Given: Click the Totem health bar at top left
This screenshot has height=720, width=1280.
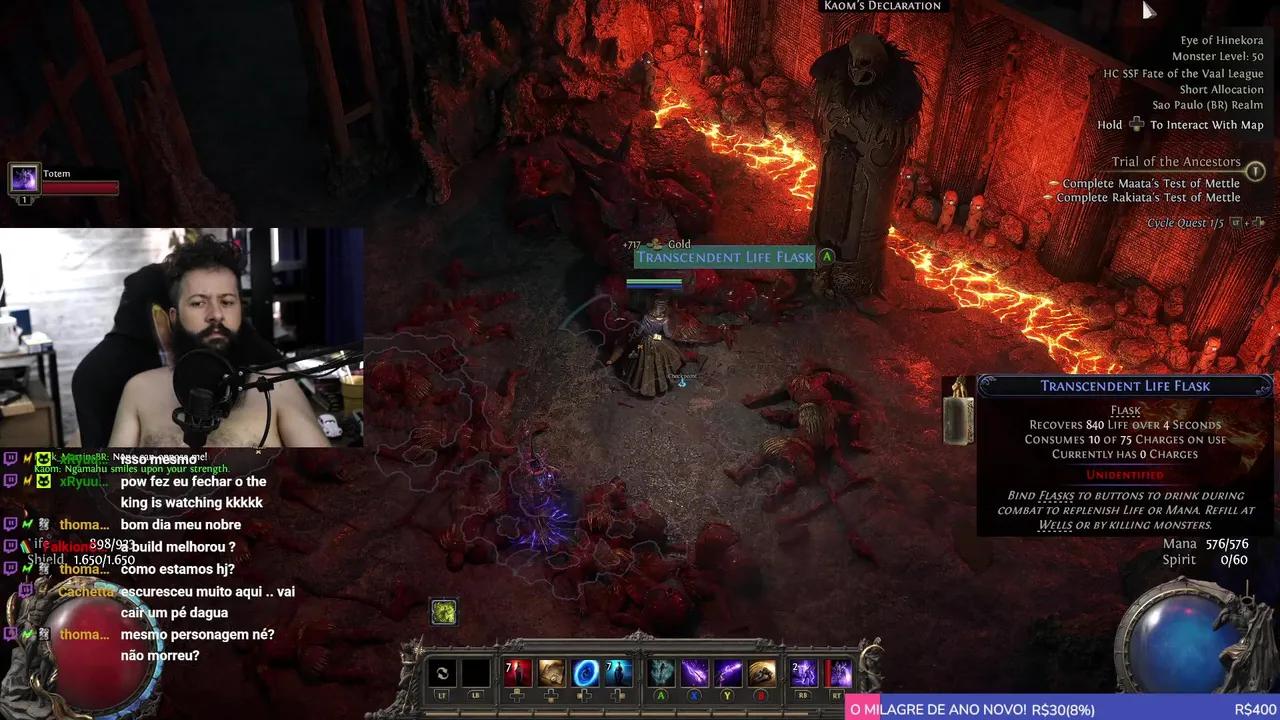Looking at the screenshot, I should (x=85, y=186).
